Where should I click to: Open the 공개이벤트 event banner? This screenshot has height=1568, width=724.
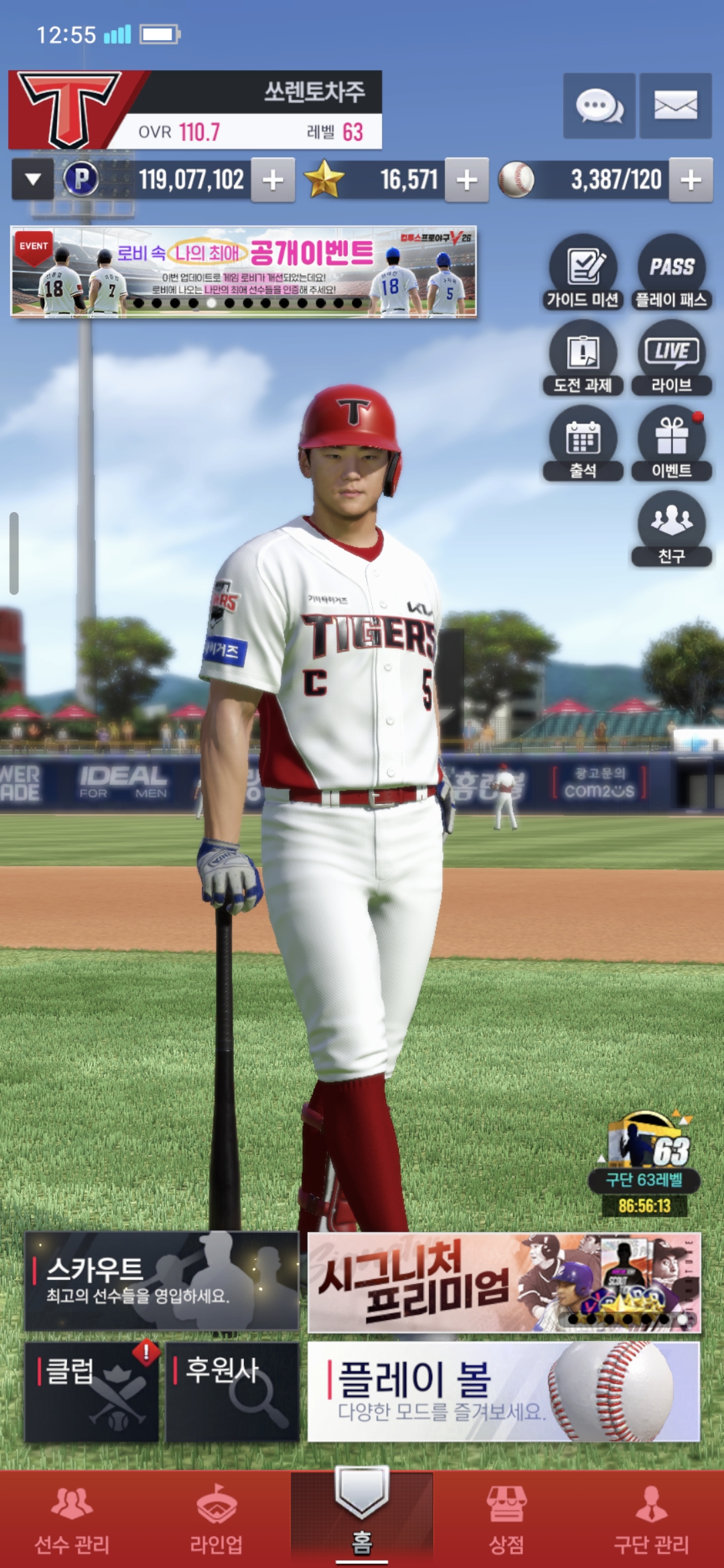(243, 271)
